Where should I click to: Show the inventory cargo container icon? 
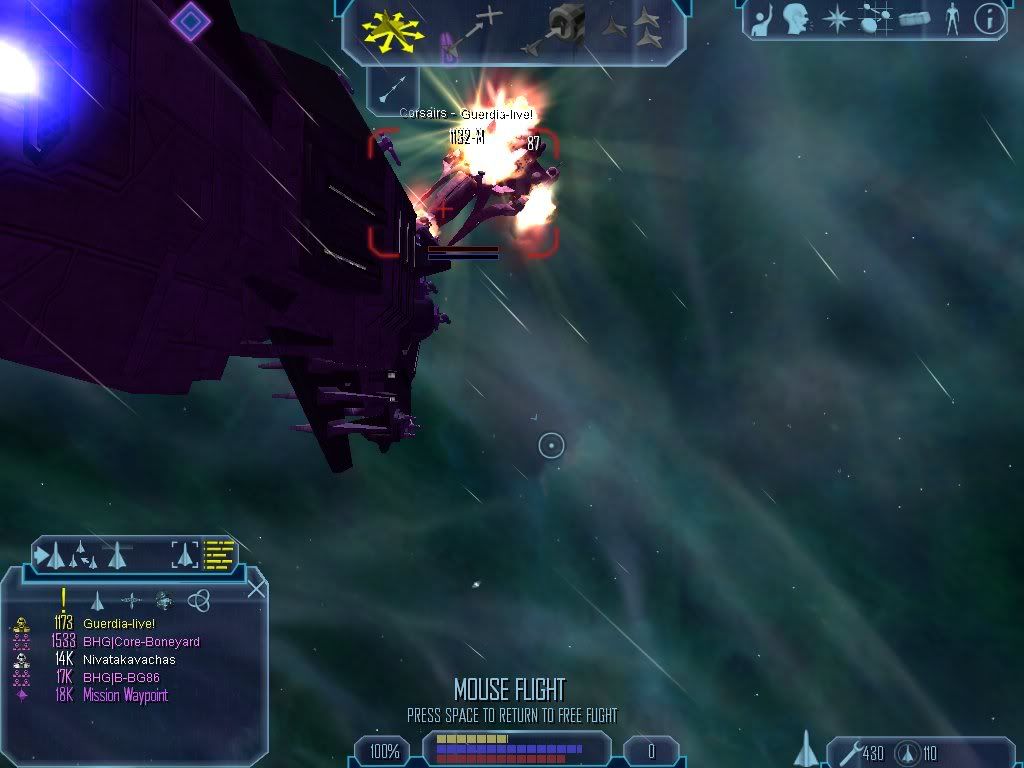[x=914, y=18]
